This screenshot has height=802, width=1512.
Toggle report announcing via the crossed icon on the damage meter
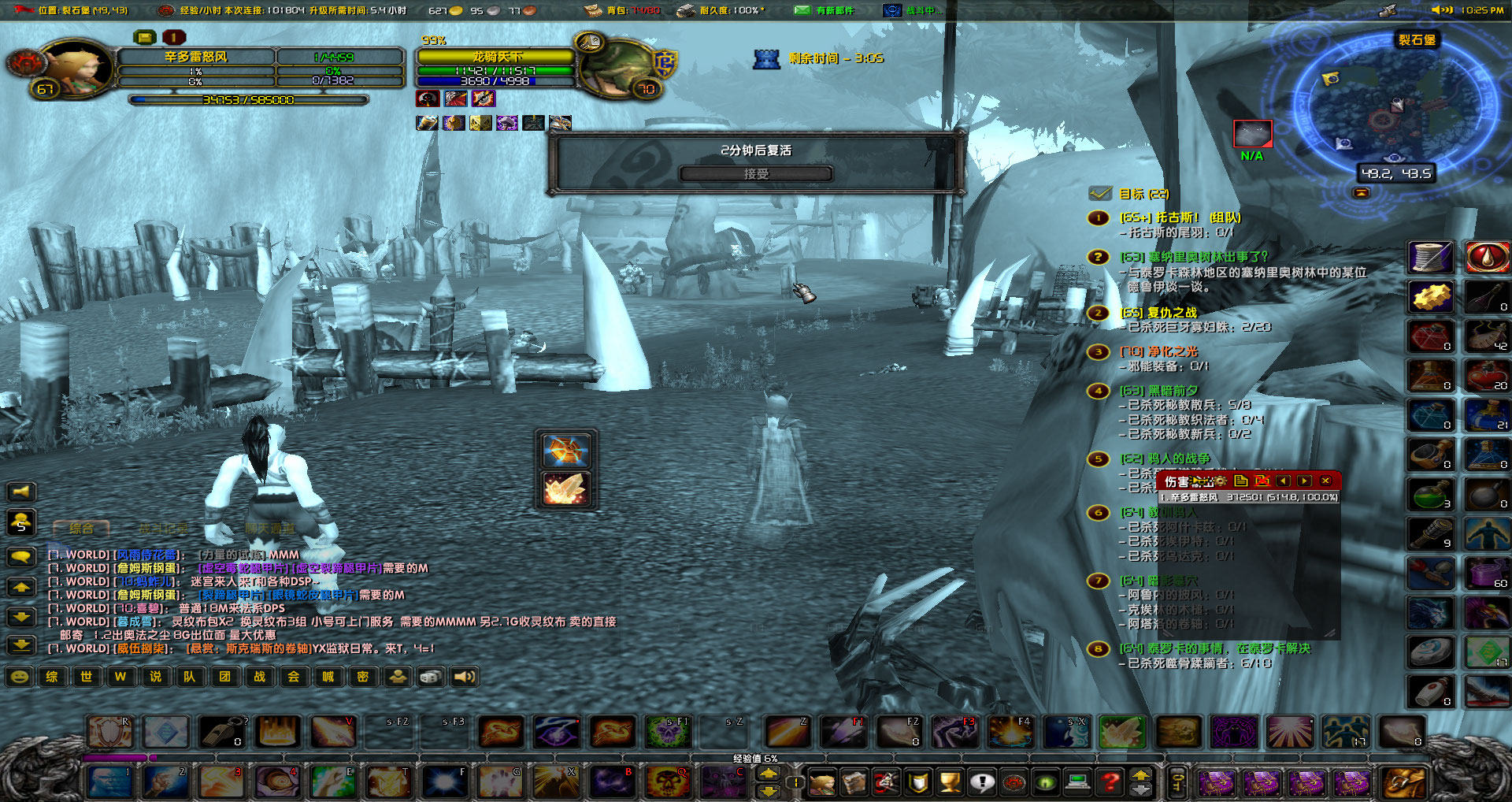1262,481
